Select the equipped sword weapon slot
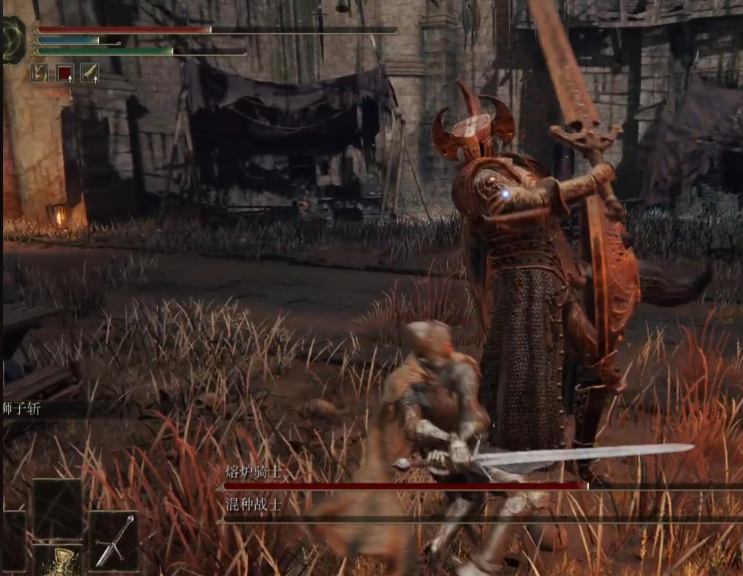 click(x=113, y=540)
